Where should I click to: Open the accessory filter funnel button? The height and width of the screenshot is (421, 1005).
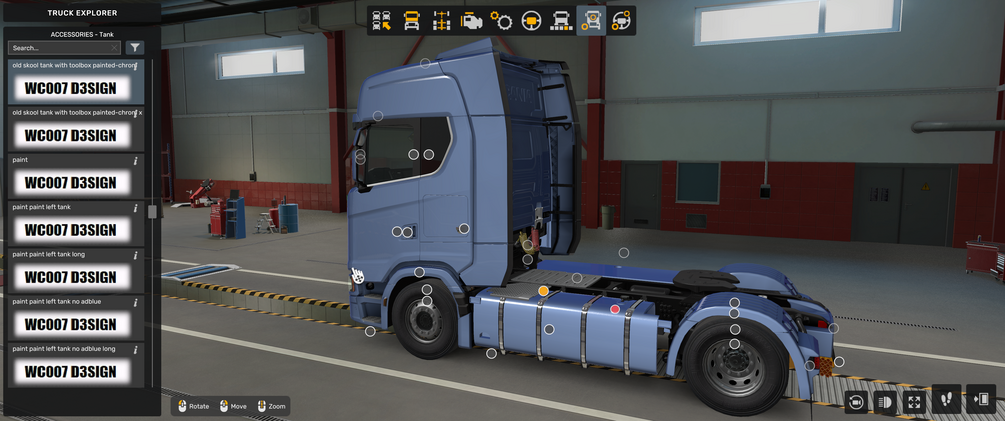[135, 48]
